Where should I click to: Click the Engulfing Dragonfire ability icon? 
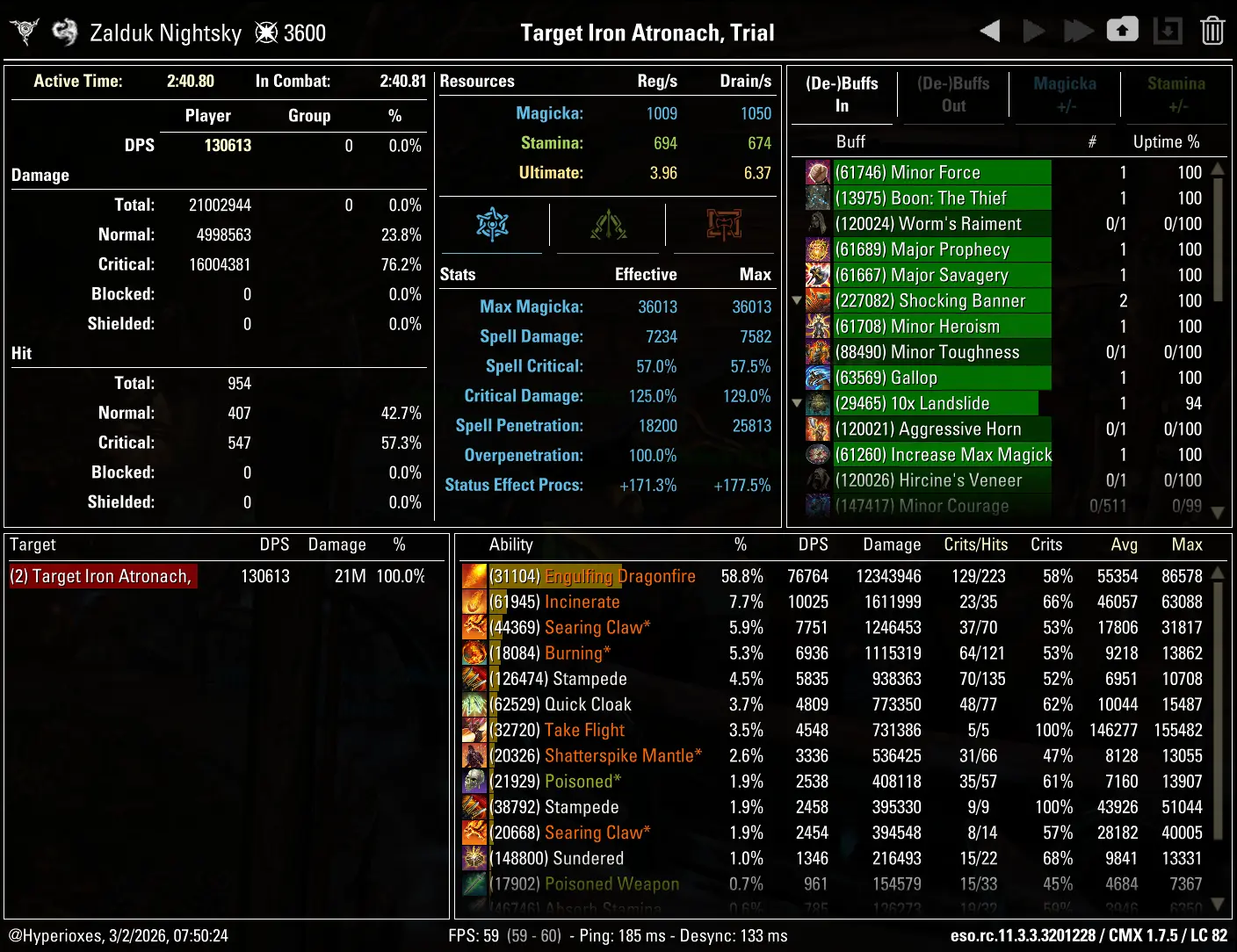(474, 576)
